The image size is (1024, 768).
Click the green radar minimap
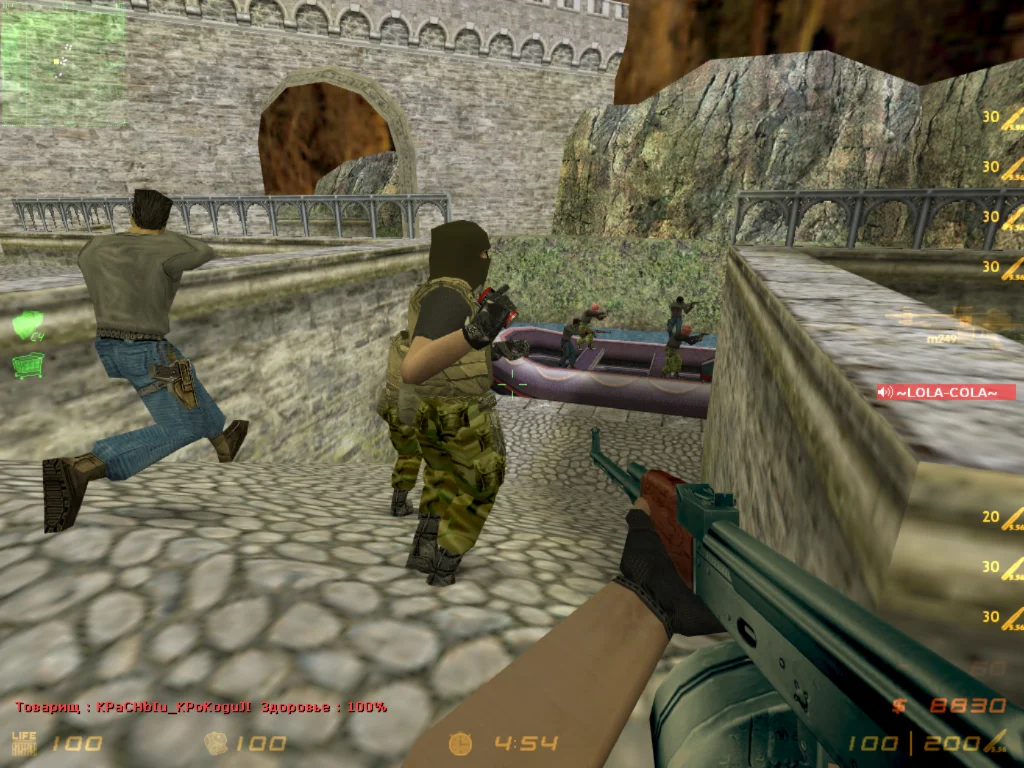(x=63, y=66)
